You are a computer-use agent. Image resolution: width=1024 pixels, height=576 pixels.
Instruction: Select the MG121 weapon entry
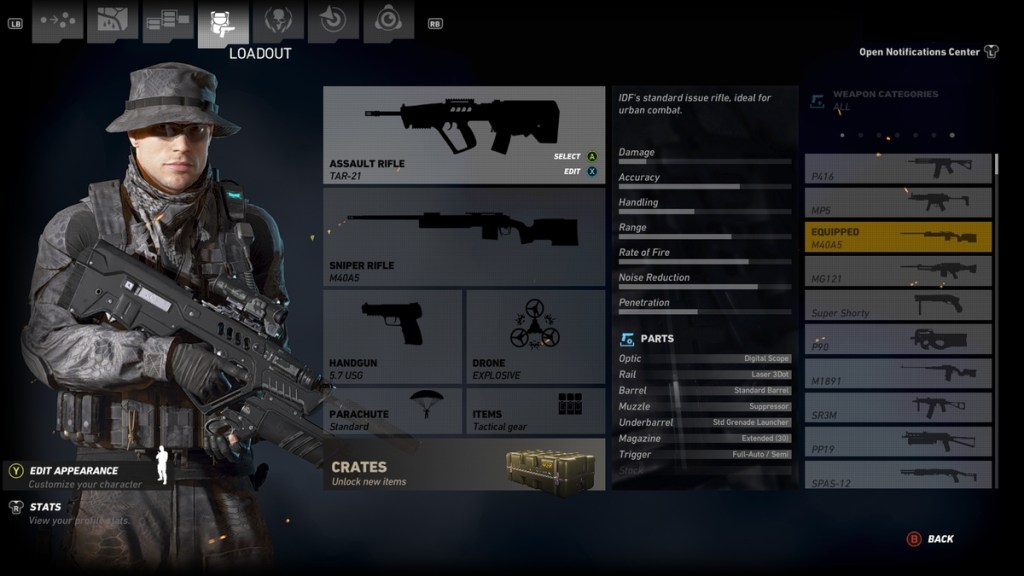(898, 270)
